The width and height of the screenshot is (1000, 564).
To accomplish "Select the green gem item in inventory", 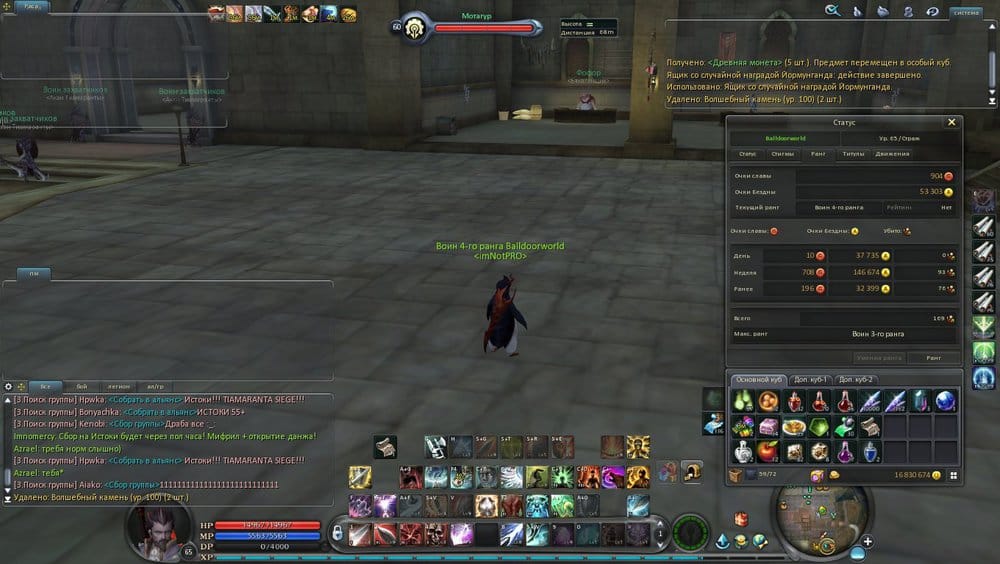I will point(819,427).
